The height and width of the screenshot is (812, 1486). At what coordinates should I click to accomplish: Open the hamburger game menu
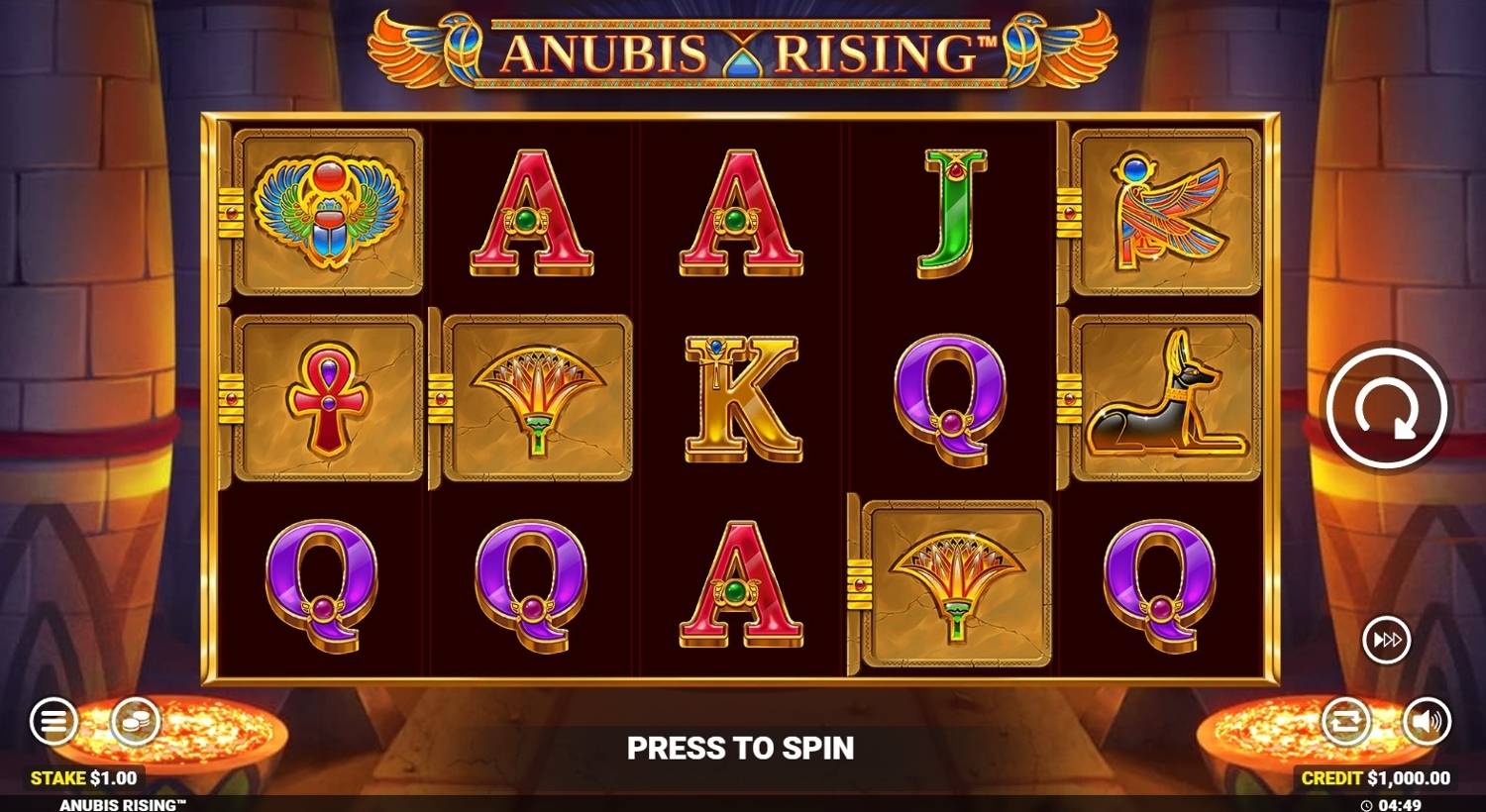click(53, 720)
